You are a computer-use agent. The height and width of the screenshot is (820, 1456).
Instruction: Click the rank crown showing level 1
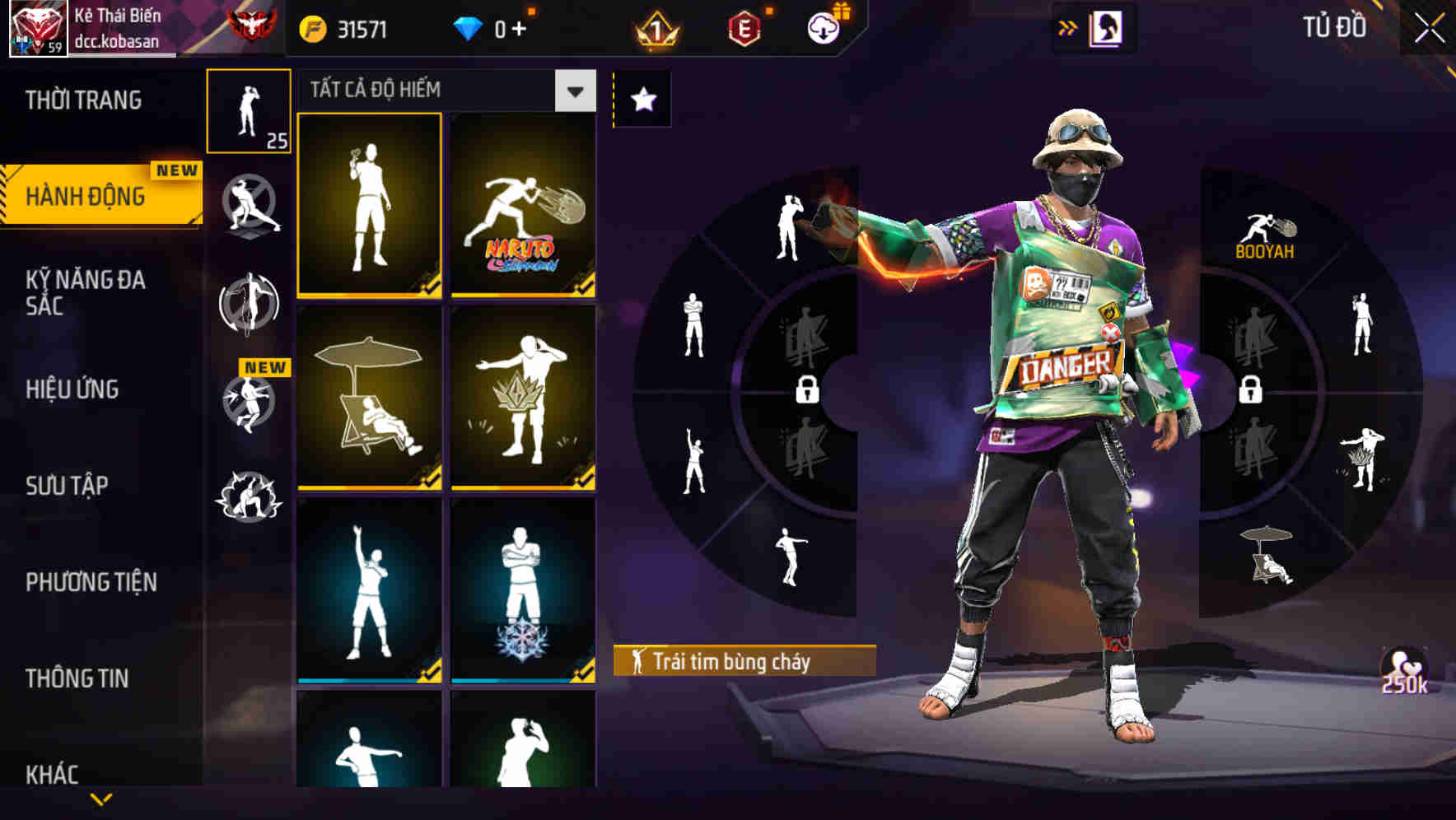pos(652,26)
